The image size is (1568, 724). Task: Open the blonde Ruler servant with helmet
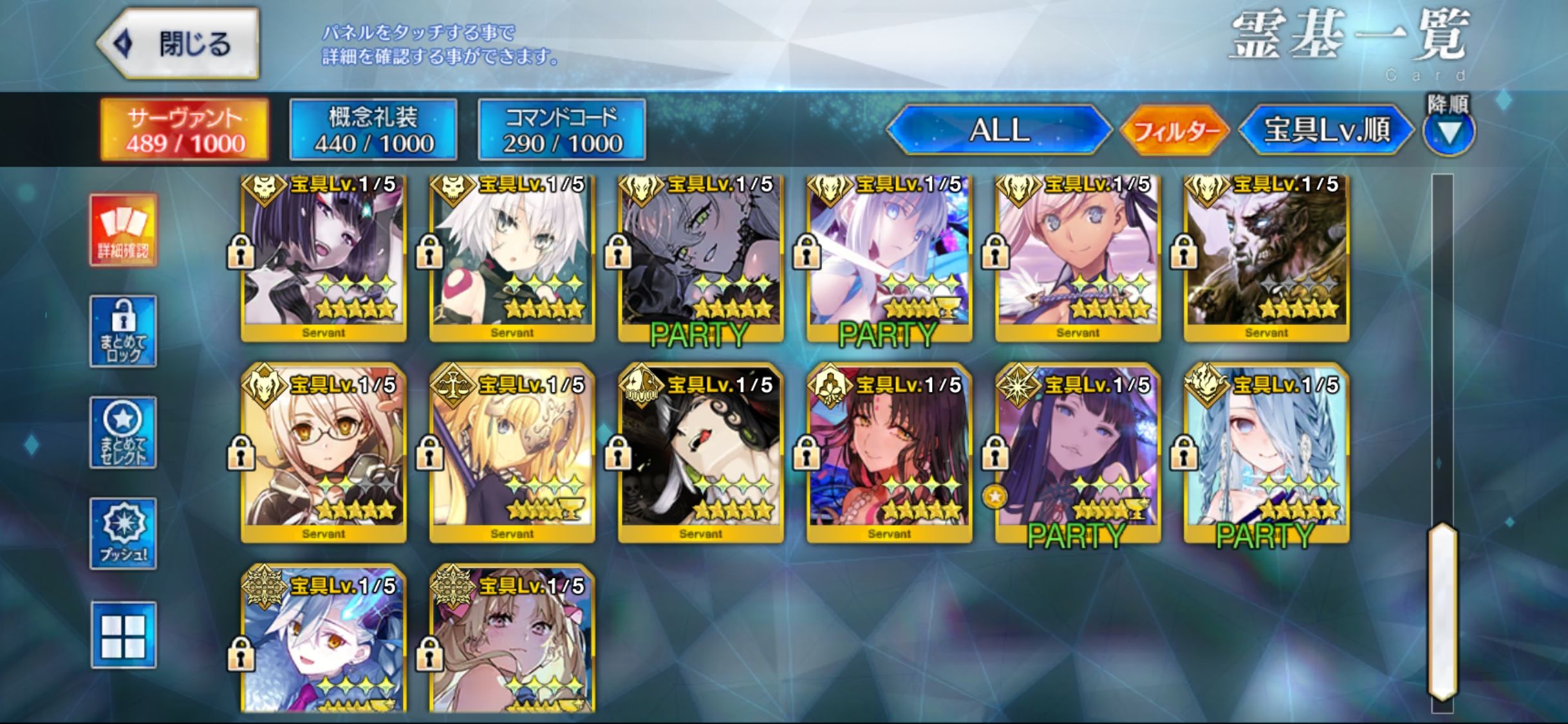512,454
